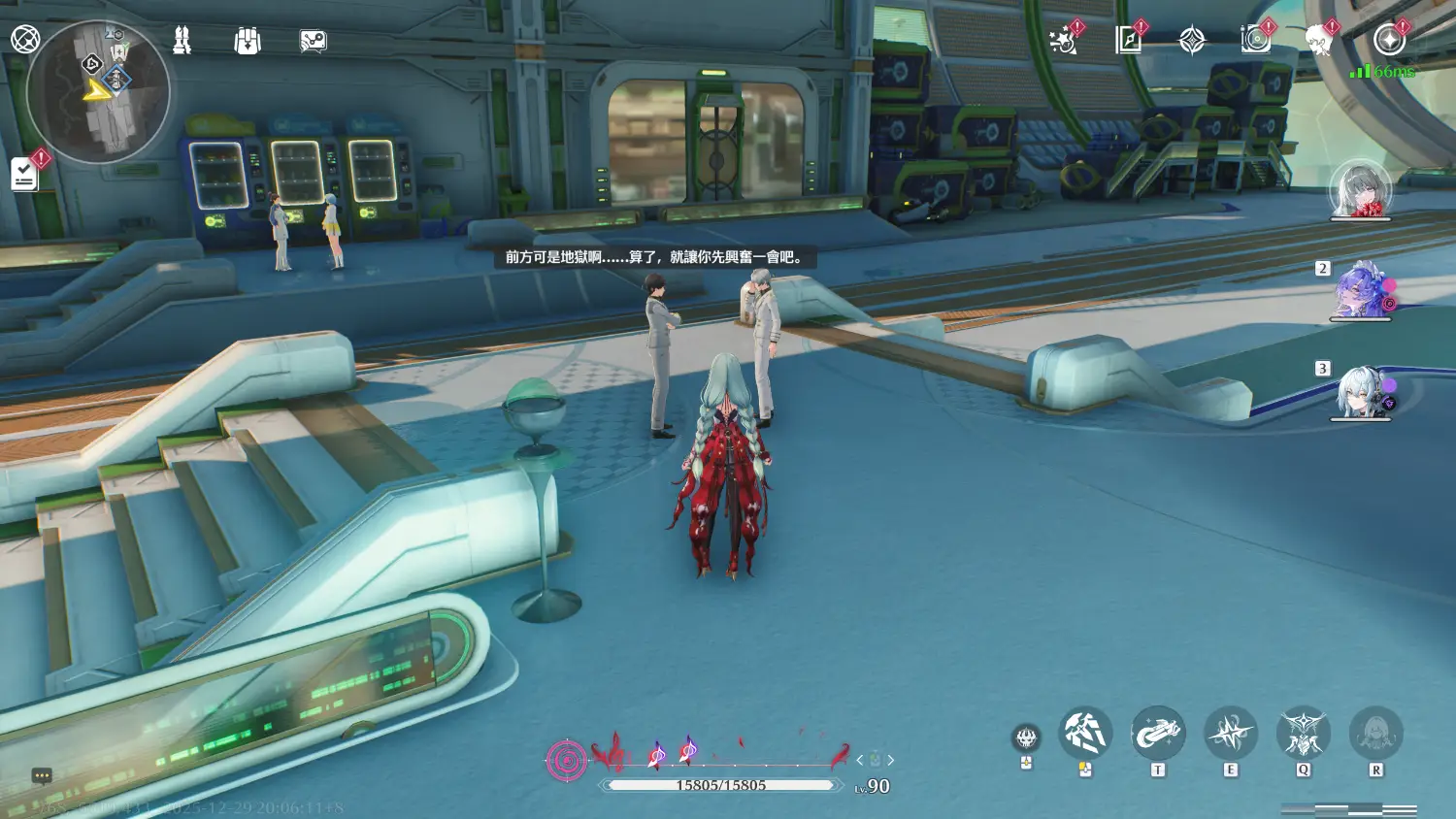Open the shooting stars event icon
The image size is (1456, 819).
coord(1064,41)
